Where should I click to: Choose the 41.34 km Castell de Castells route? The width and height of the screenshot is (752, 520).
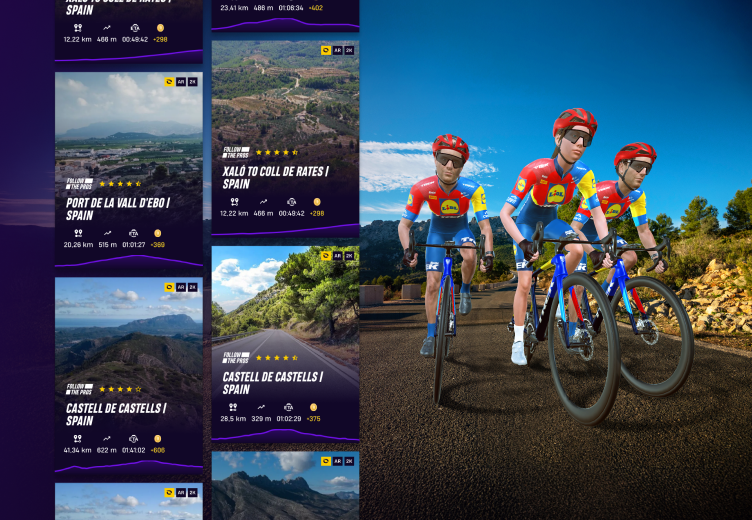click(x=128, y=376)
